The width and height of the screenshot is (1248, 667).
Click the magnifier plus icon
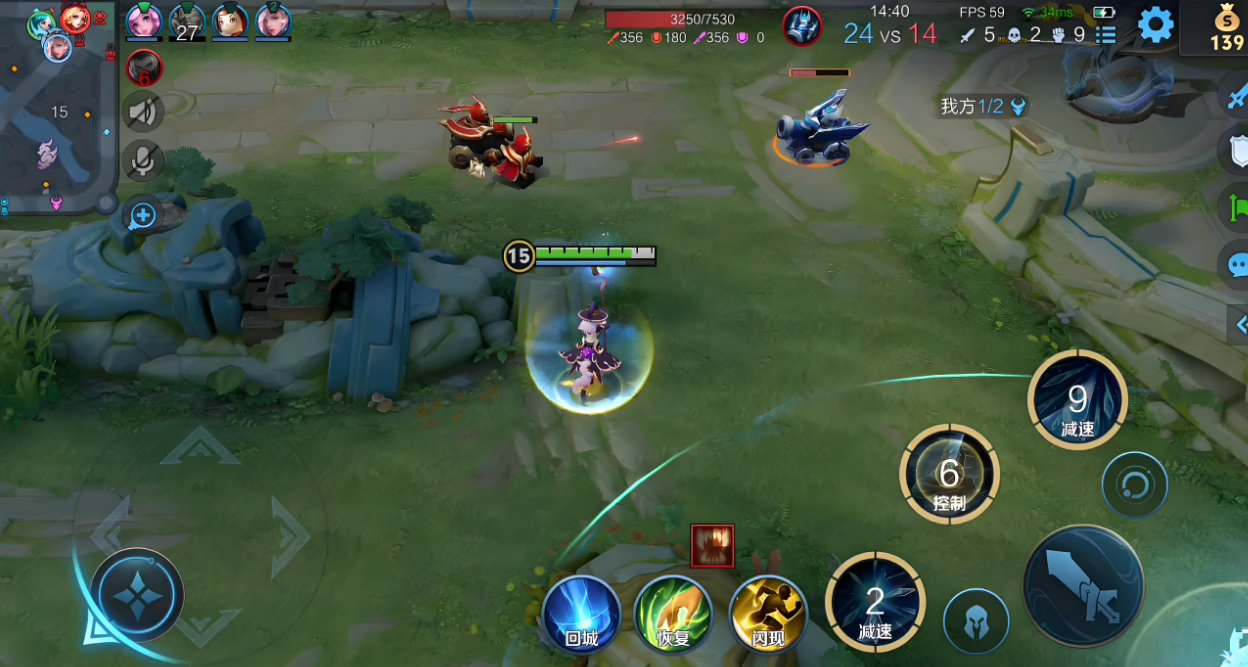point(143,215)
